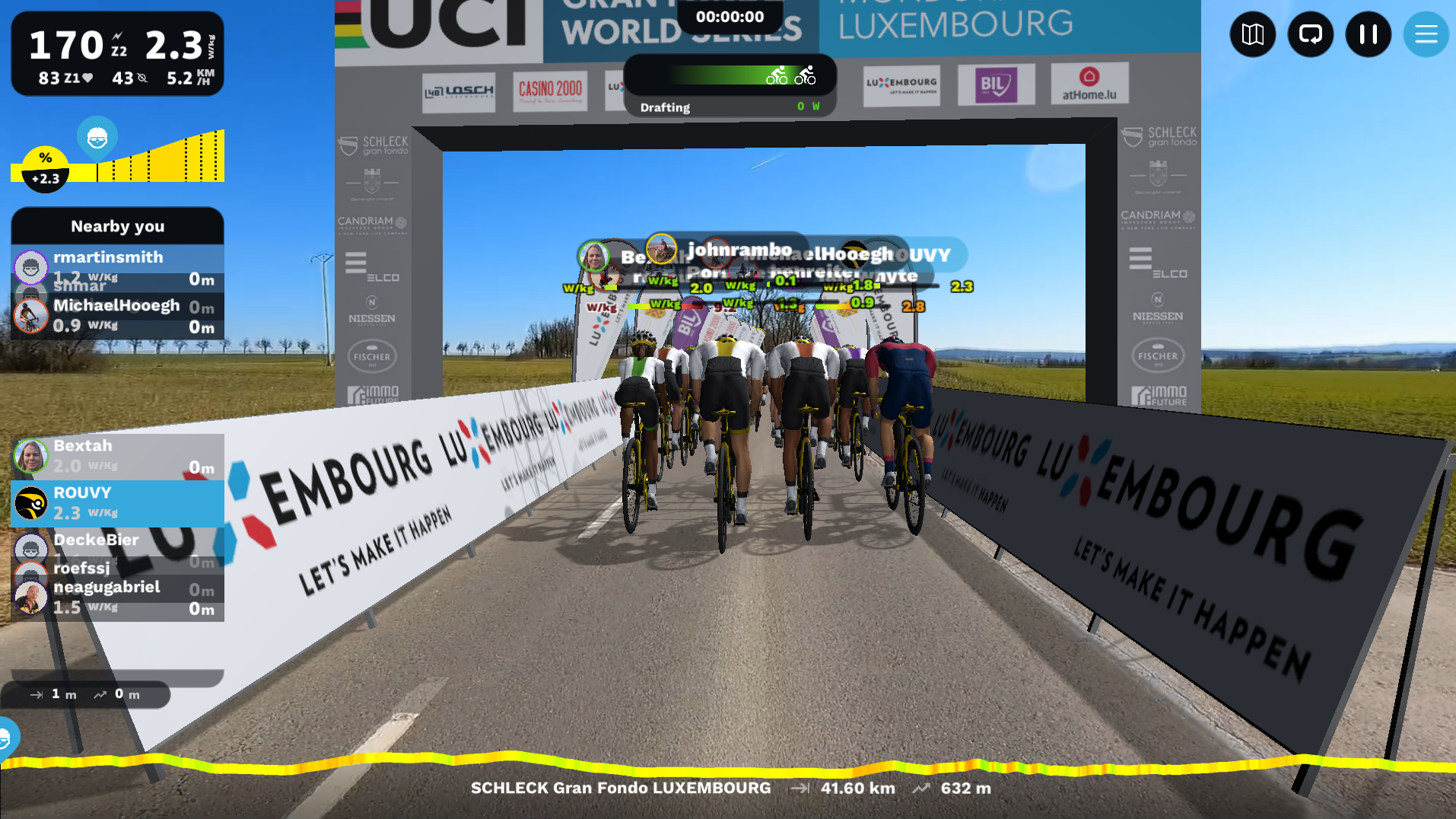Choose Bextah rider row
This screenshot has height=819, width=1456.
pyautogui.click(x=117, y=456)
